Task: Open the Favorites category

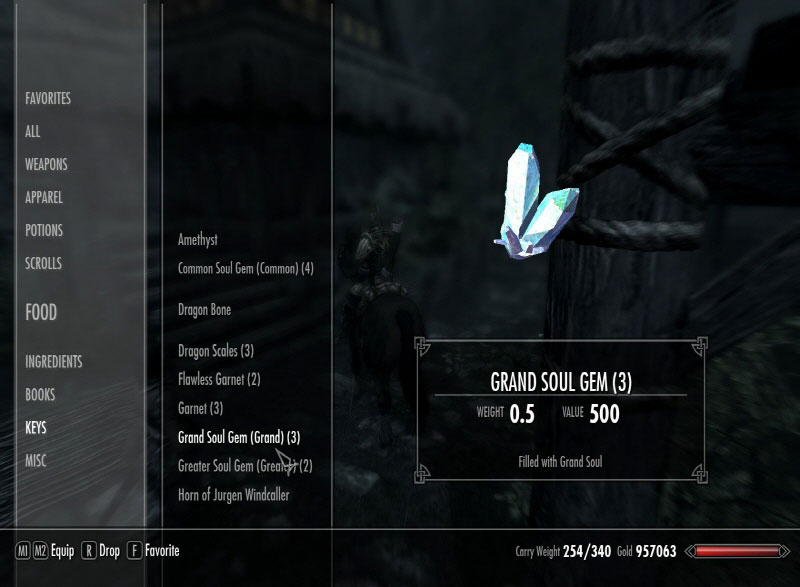Action: 48,99
